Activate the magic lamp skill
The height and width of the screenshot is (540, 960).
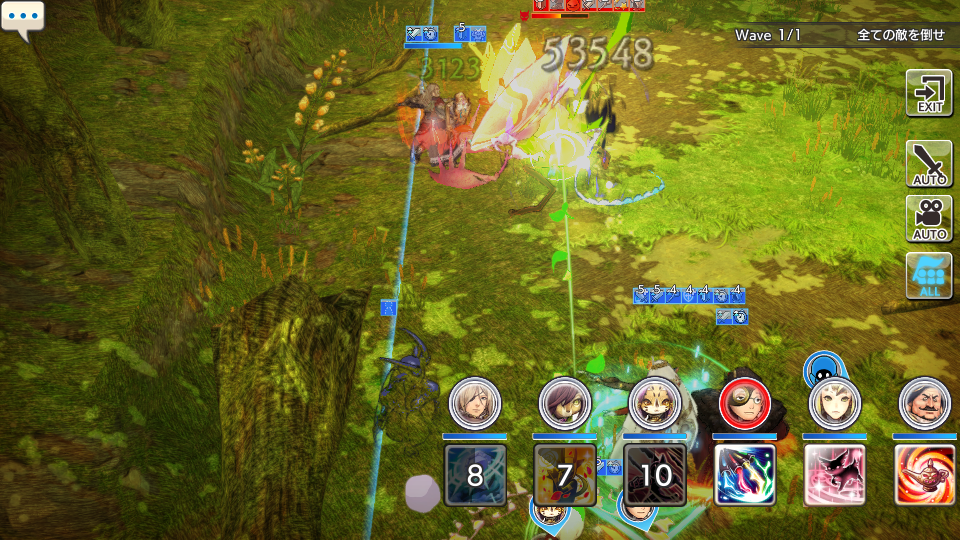coord(924,475)
